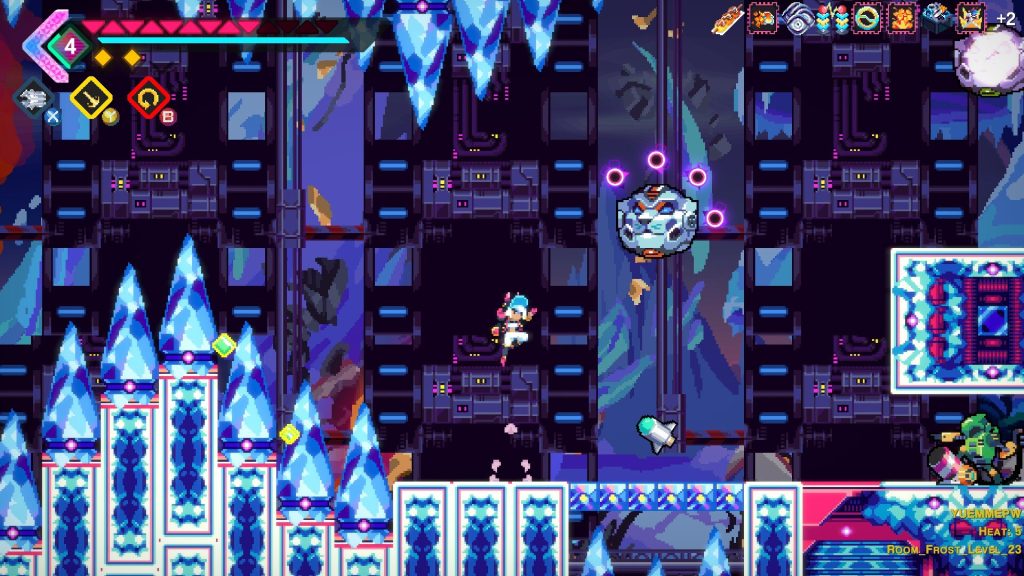Open the orange explosion augment chip
The height and width of the screenshot is (576, 1024).
pos(901,17)
